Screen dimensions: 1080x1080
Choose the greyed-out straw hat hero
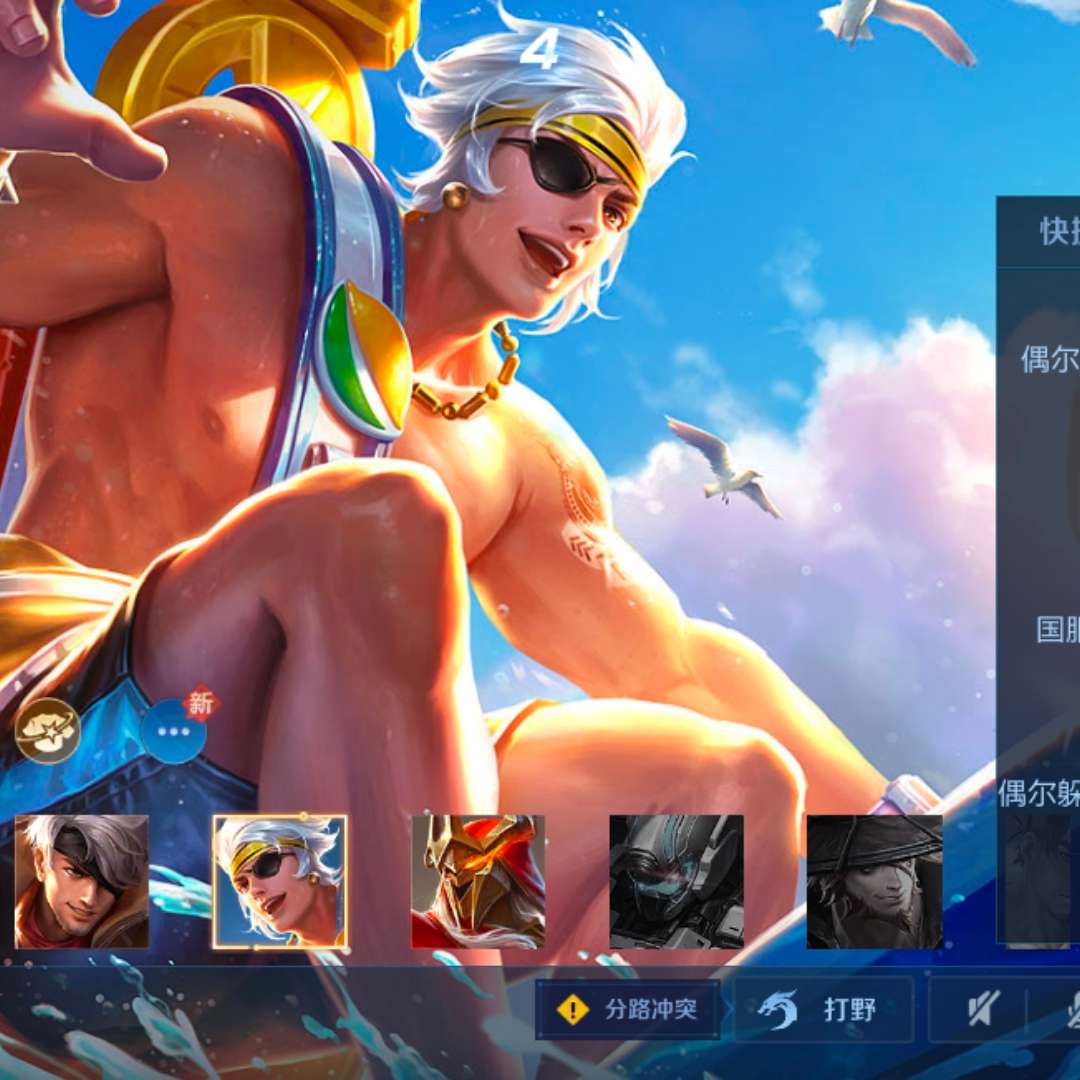tap(874, 881)
